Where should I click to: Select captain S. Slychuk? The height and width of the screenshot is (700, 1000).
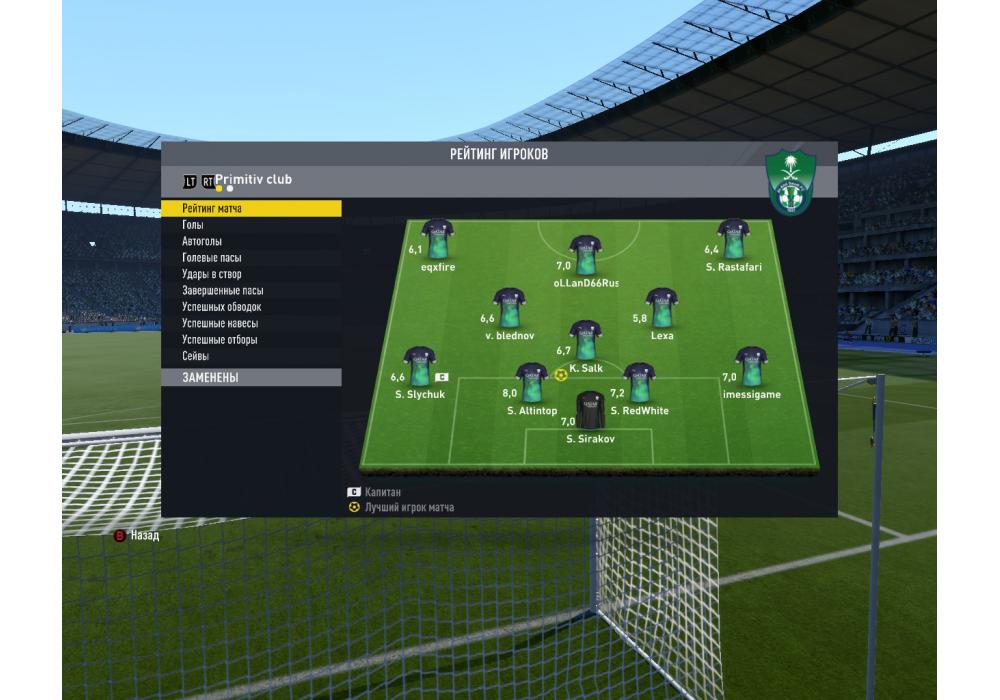click(x=418, y=368)
